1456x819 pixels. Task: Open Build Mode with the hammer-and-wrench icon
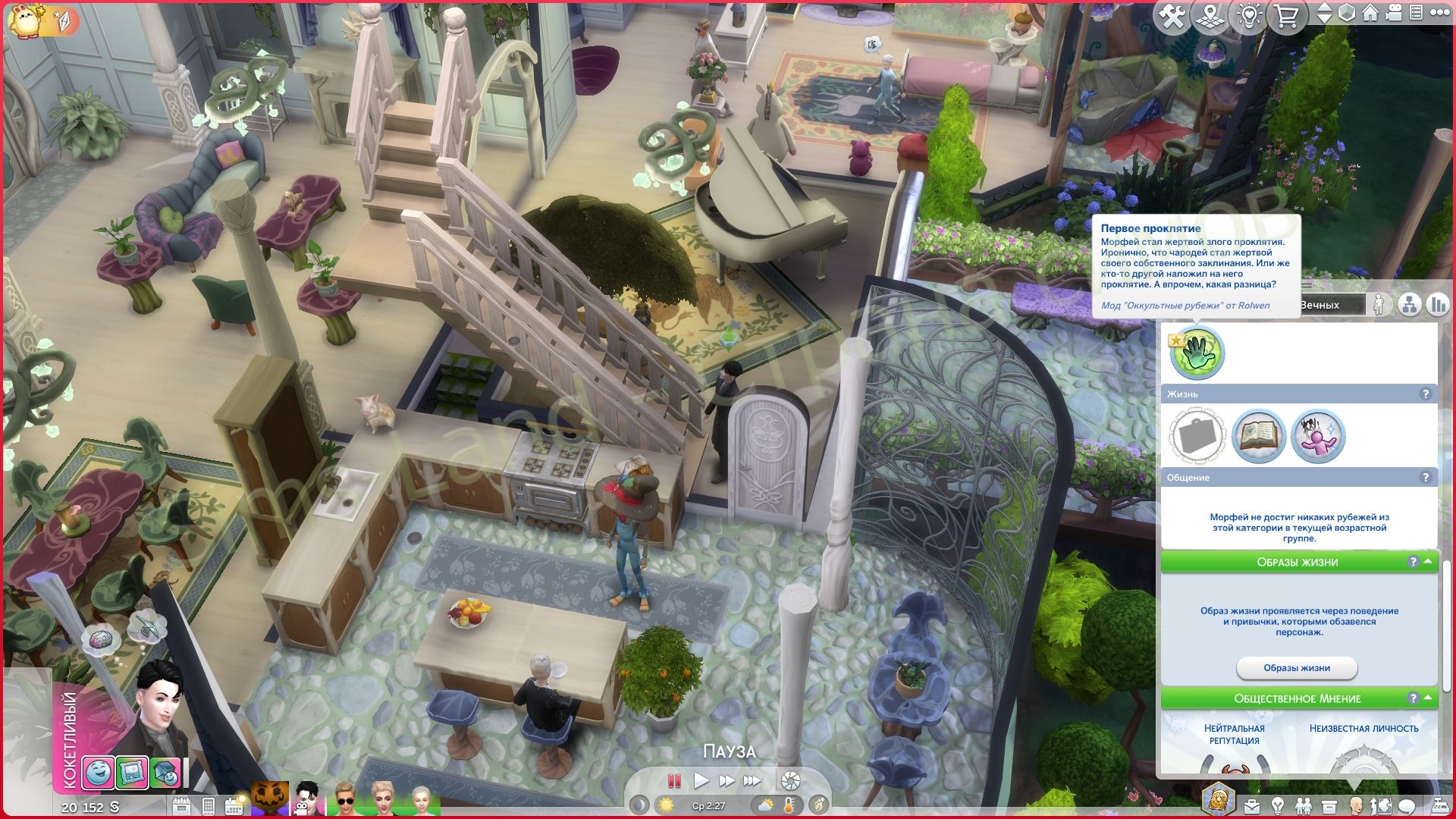[1172, 16]
